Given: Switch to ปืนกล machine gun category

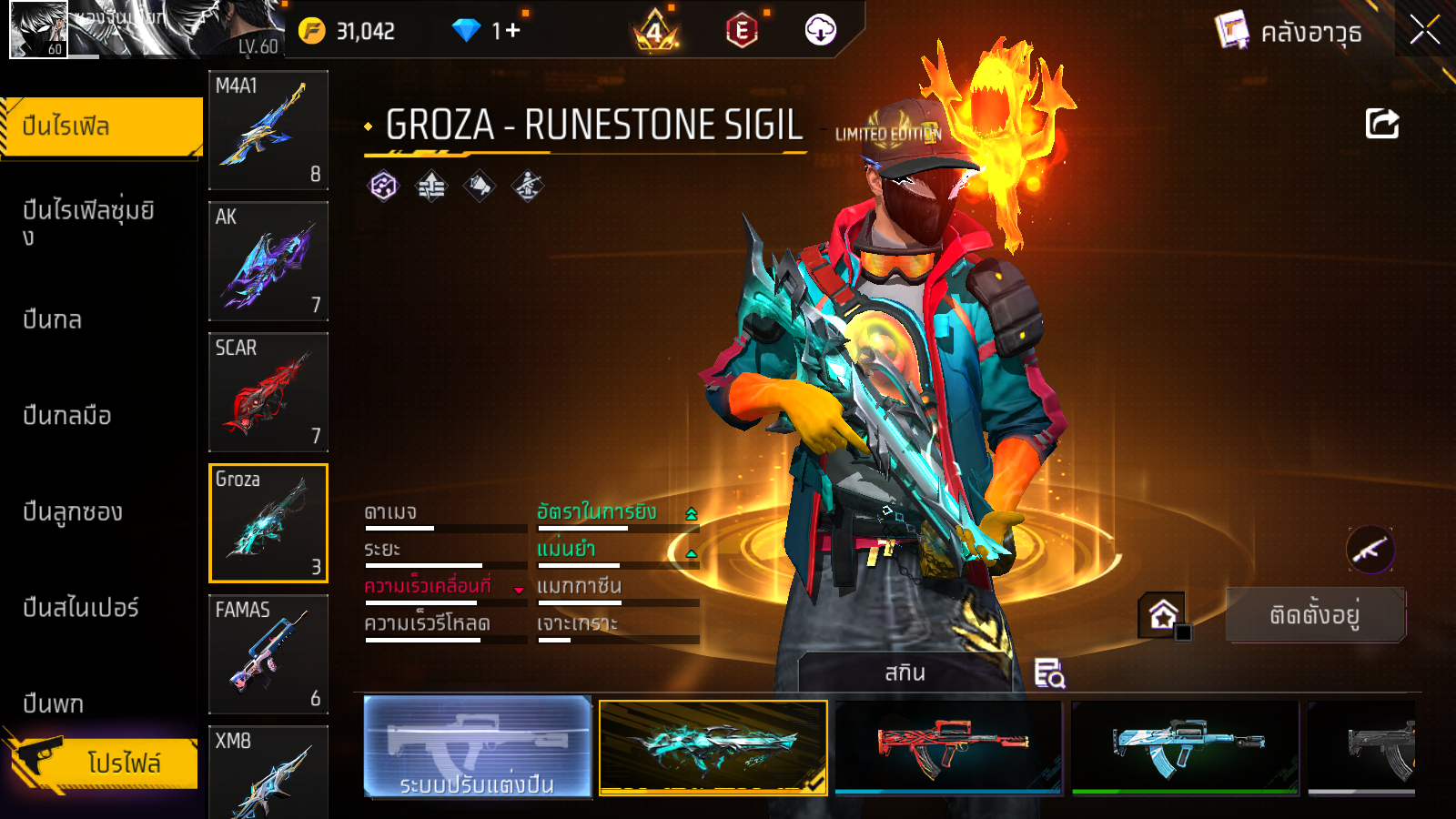Looking at the screenshot, I should tap(53, 319).
